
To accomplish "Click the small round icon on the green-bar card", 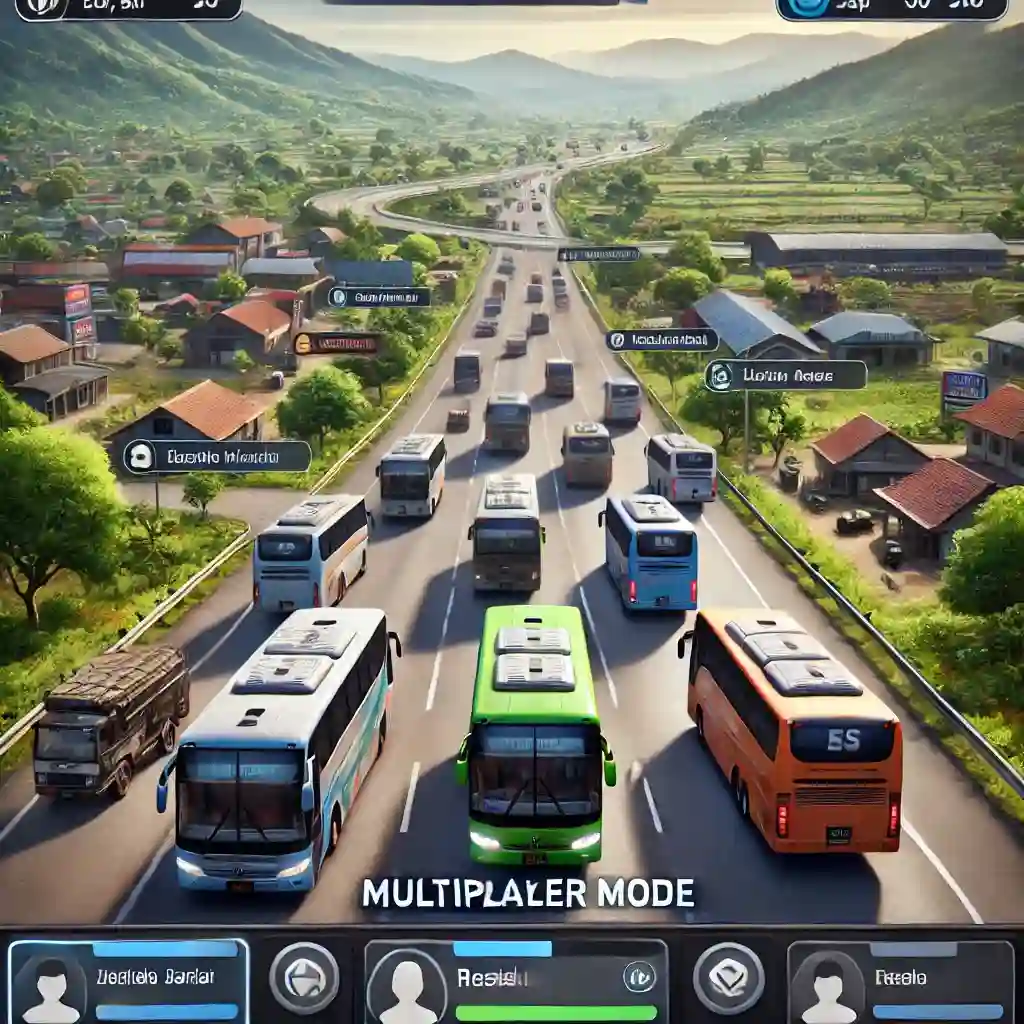I will pos(639,976).
